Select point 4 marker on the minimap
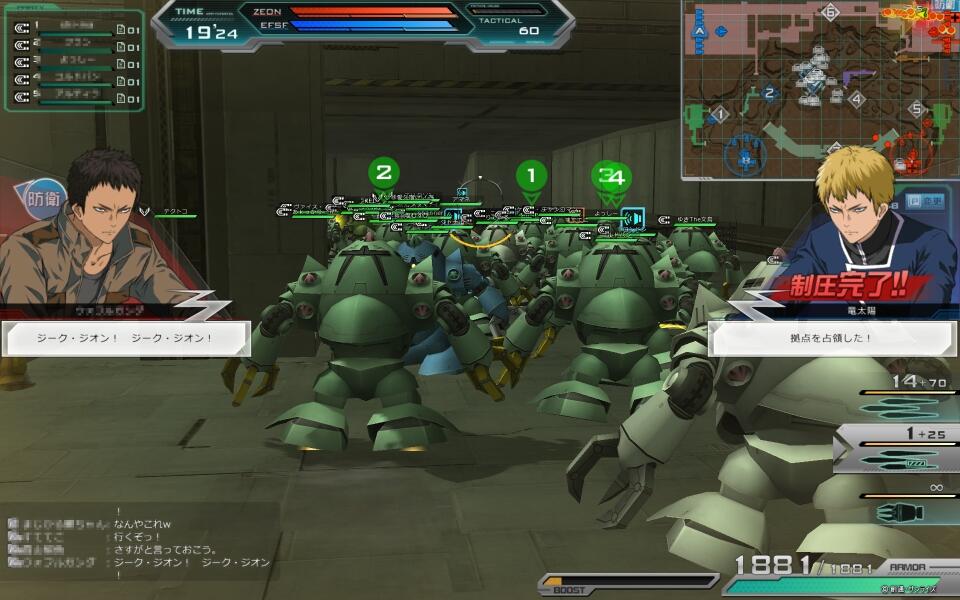 (x=856, y=99)
